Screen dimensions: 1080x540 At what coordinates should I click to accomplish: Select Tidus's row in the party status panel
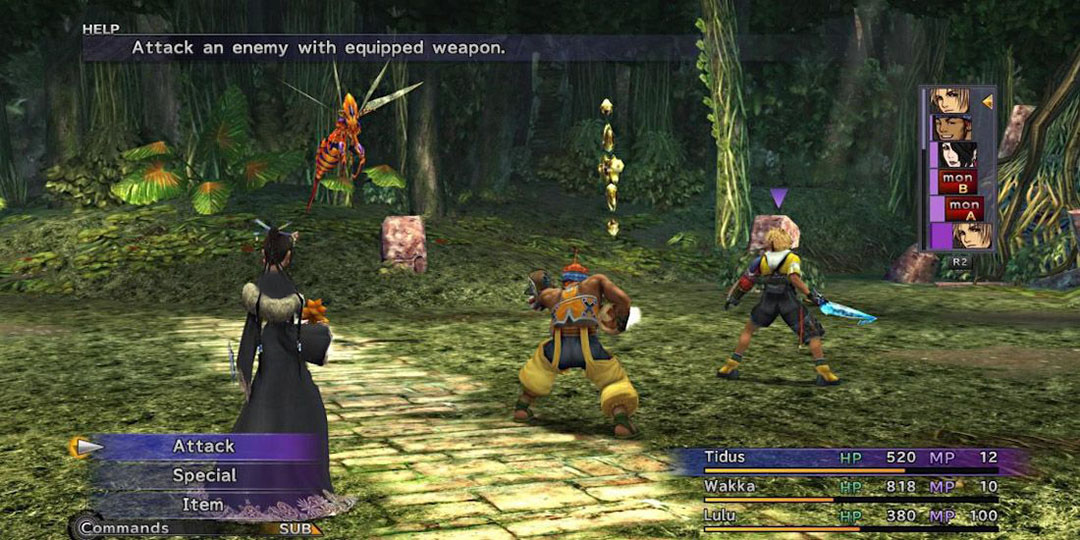click(850, 458)
